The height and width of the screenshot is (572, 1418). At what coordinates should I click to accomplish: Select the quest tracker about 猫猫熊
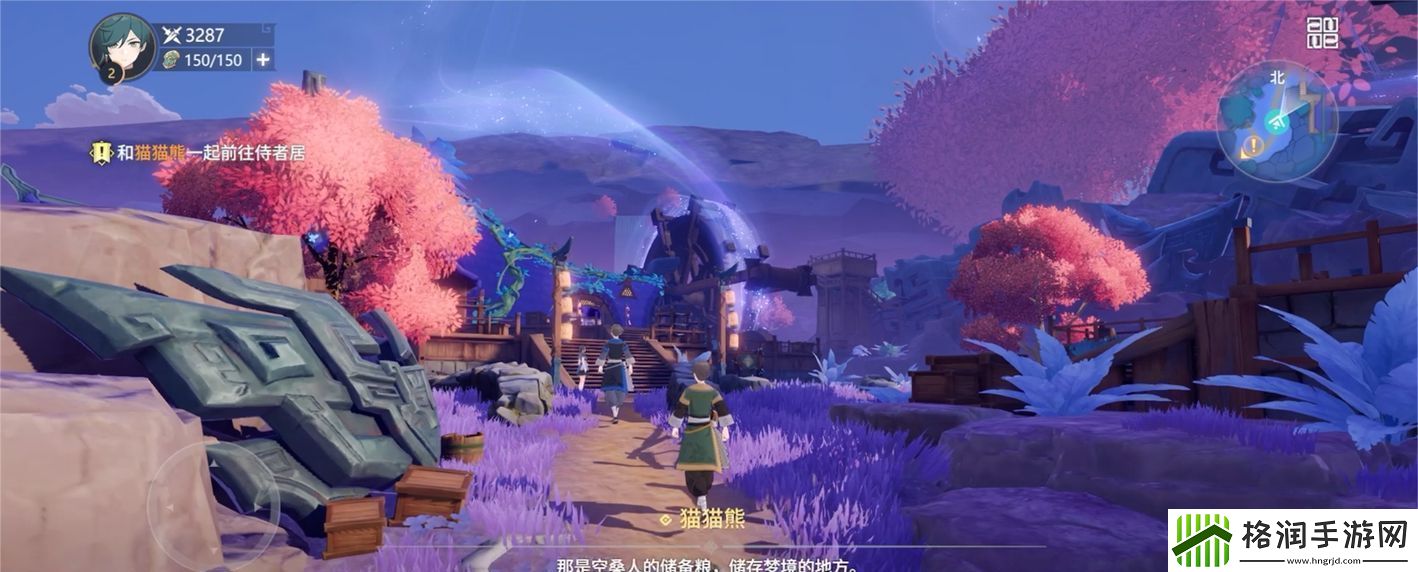[198, 153]
